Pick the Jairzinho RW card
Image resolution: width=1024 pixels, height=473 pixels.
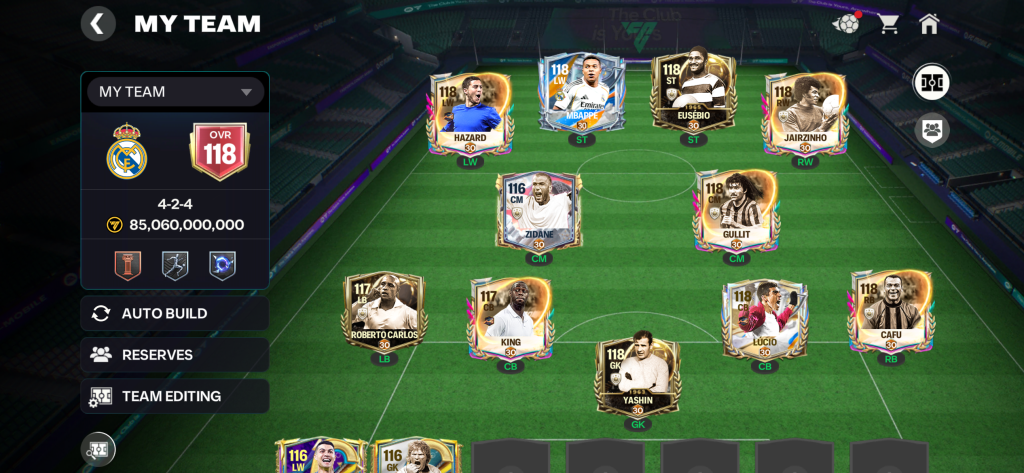(805, 112)
